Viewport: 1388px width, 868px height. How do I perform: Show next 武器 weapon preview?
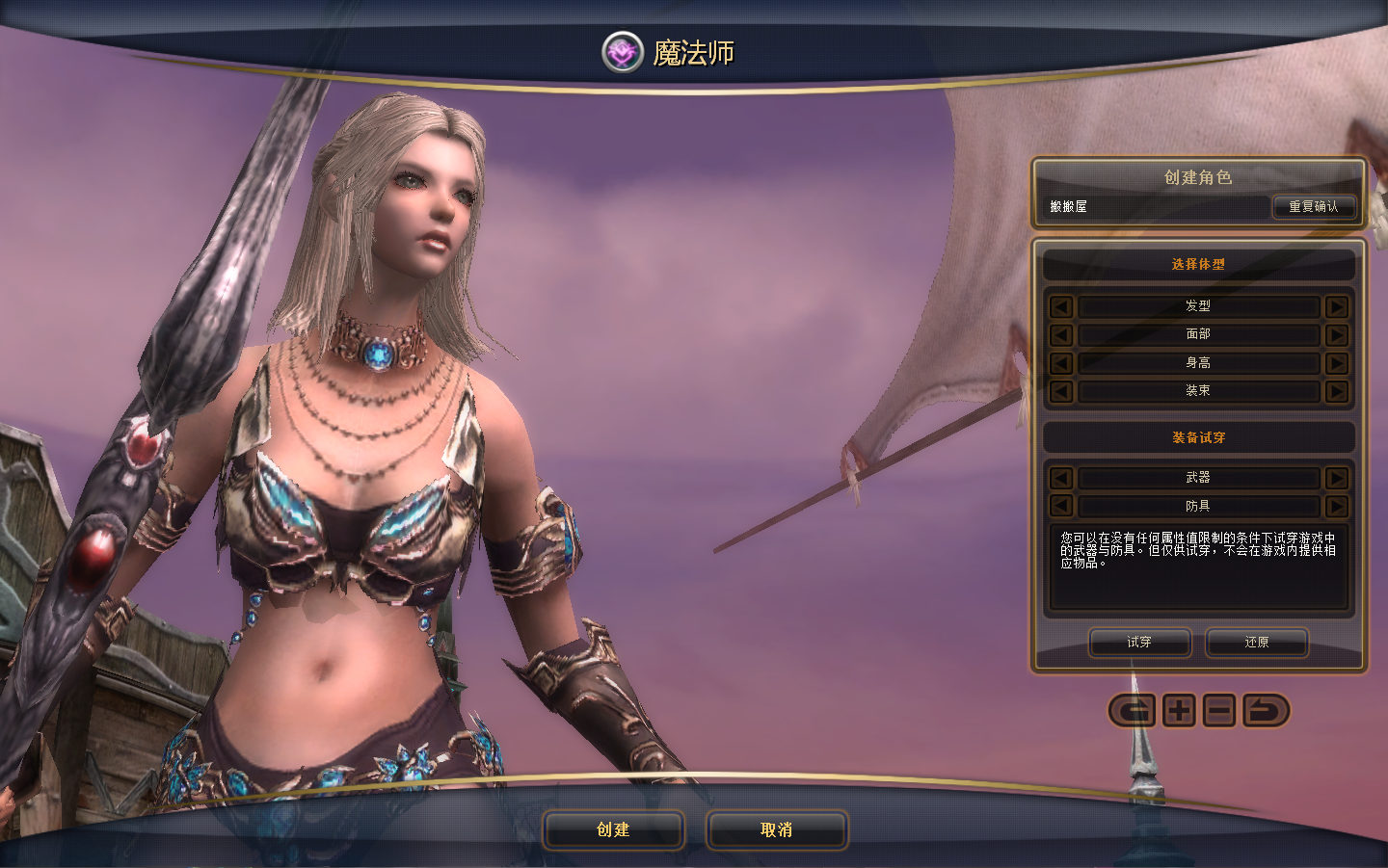click(x=1336, y=478)
